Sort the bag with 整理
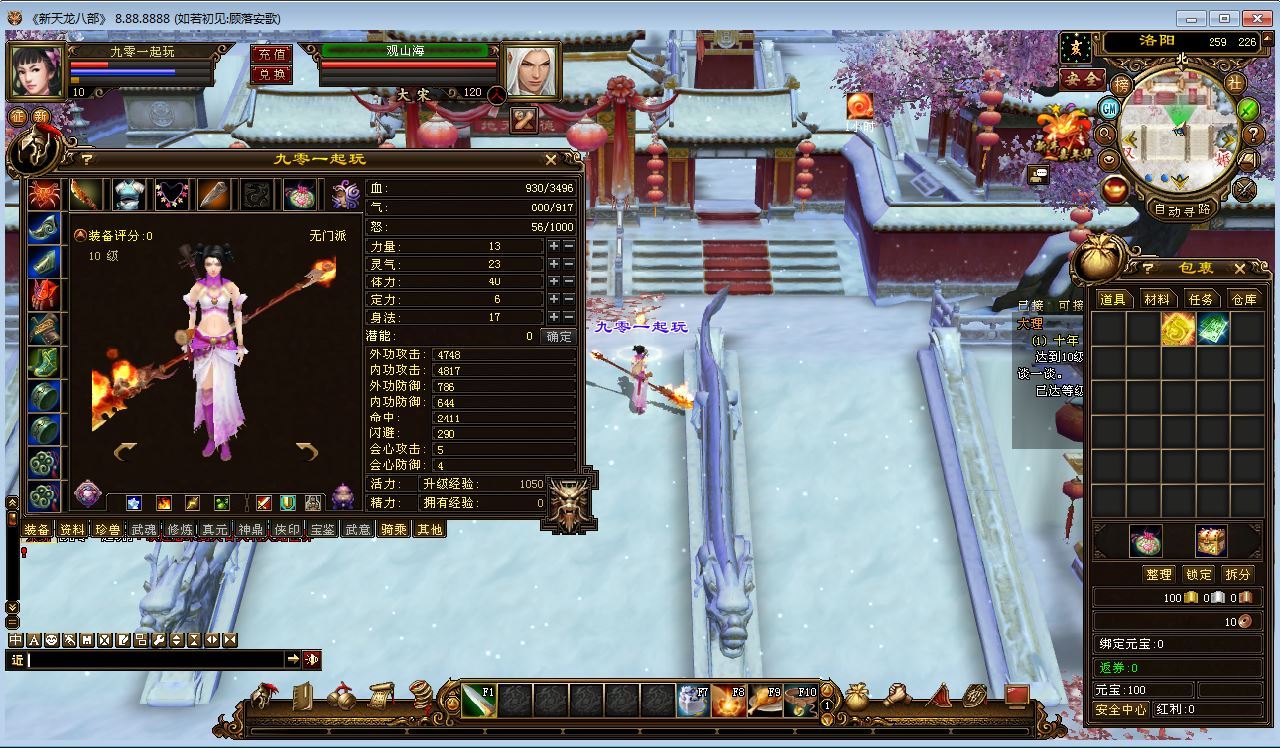1280x748 pixels. pyautogui.click(x=1158, y=574)
